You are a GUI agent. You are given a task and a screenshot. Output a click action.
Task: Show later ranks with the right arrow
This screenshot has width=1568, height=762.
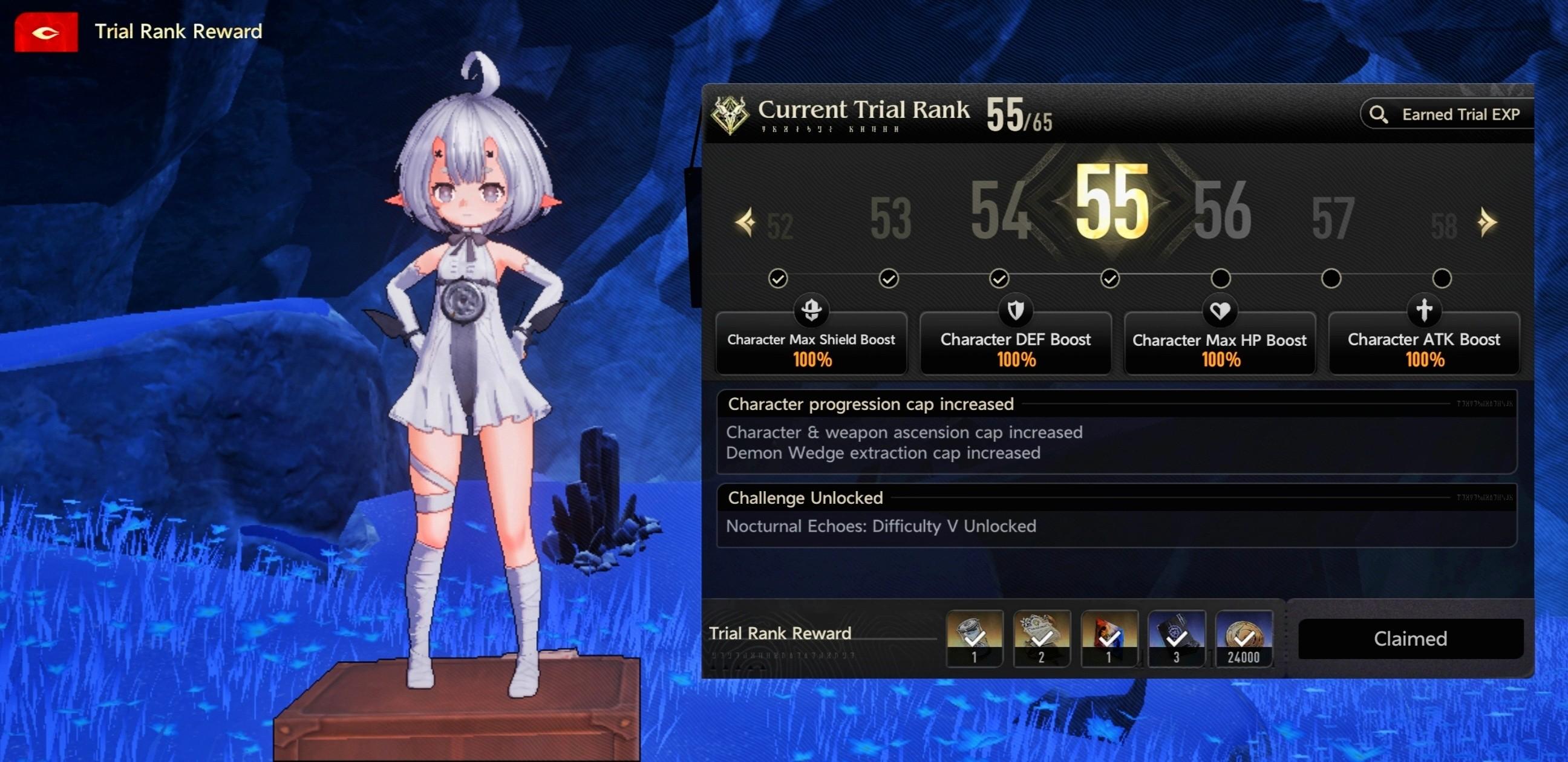[1487, 222]
